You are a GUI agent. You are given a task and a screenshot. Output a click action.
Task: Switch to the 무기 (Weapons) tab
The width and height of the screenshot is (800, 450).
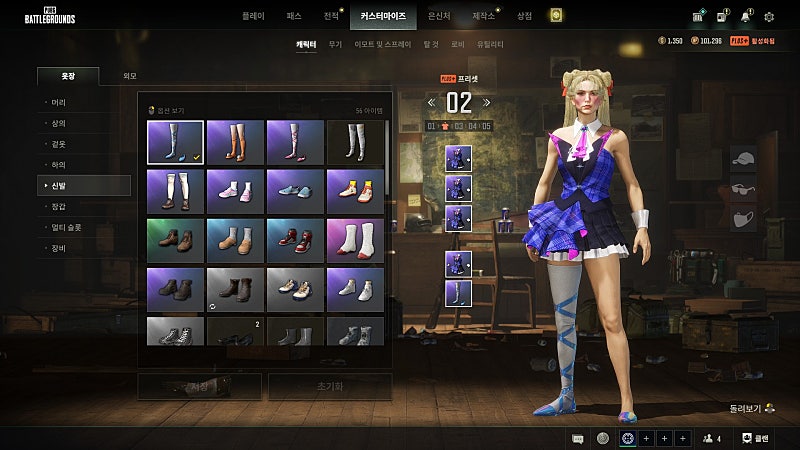[x=335, y=45]
